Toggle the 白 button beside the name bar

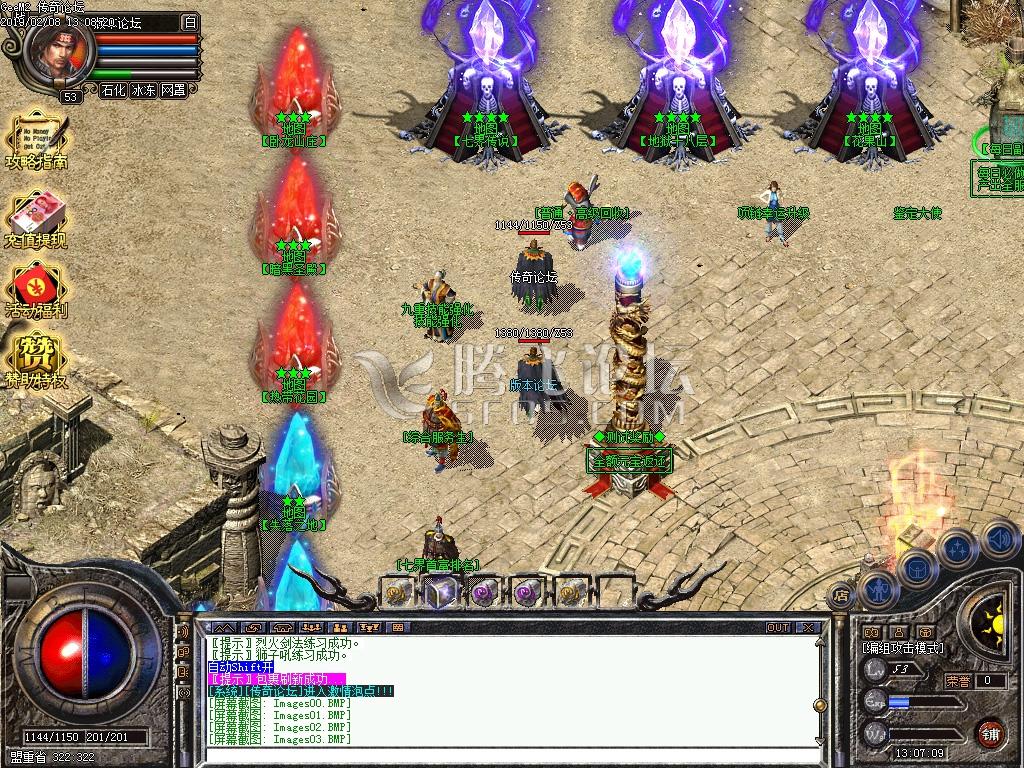(x=190, y=21)
